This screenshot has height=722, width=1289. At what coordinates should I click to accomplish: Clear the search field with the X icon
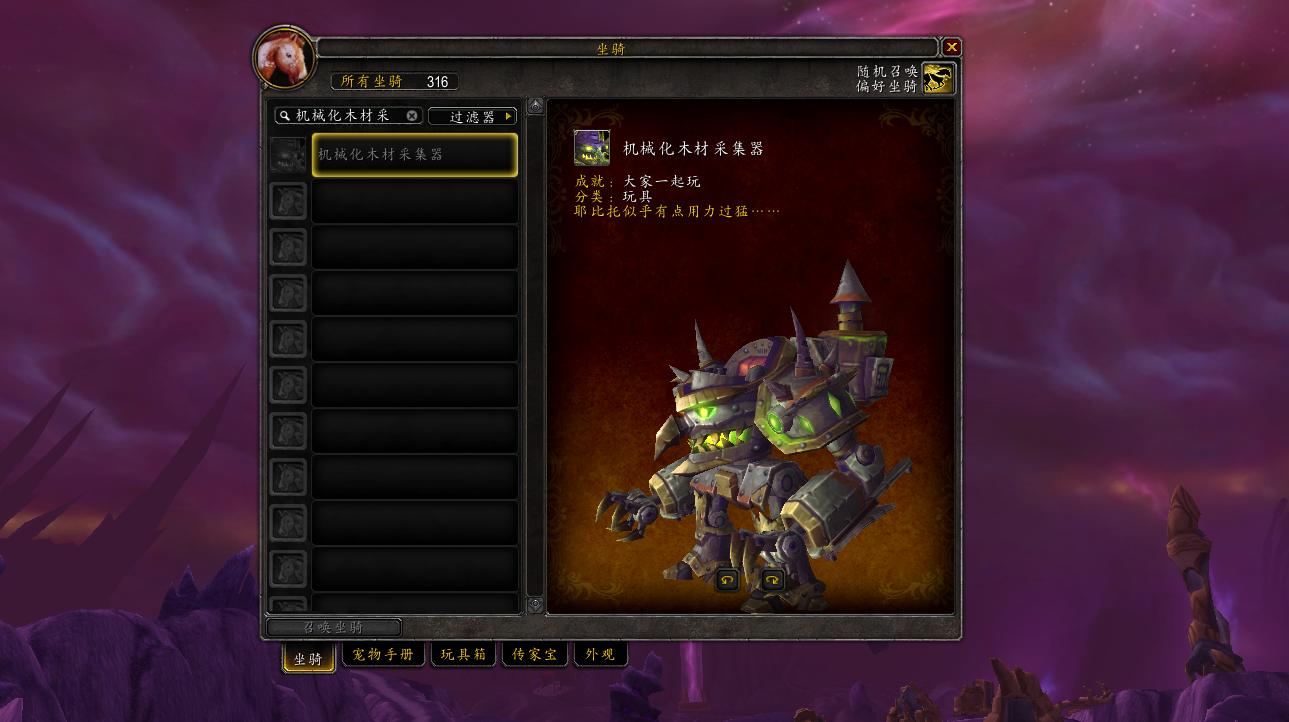coord(411,116)
